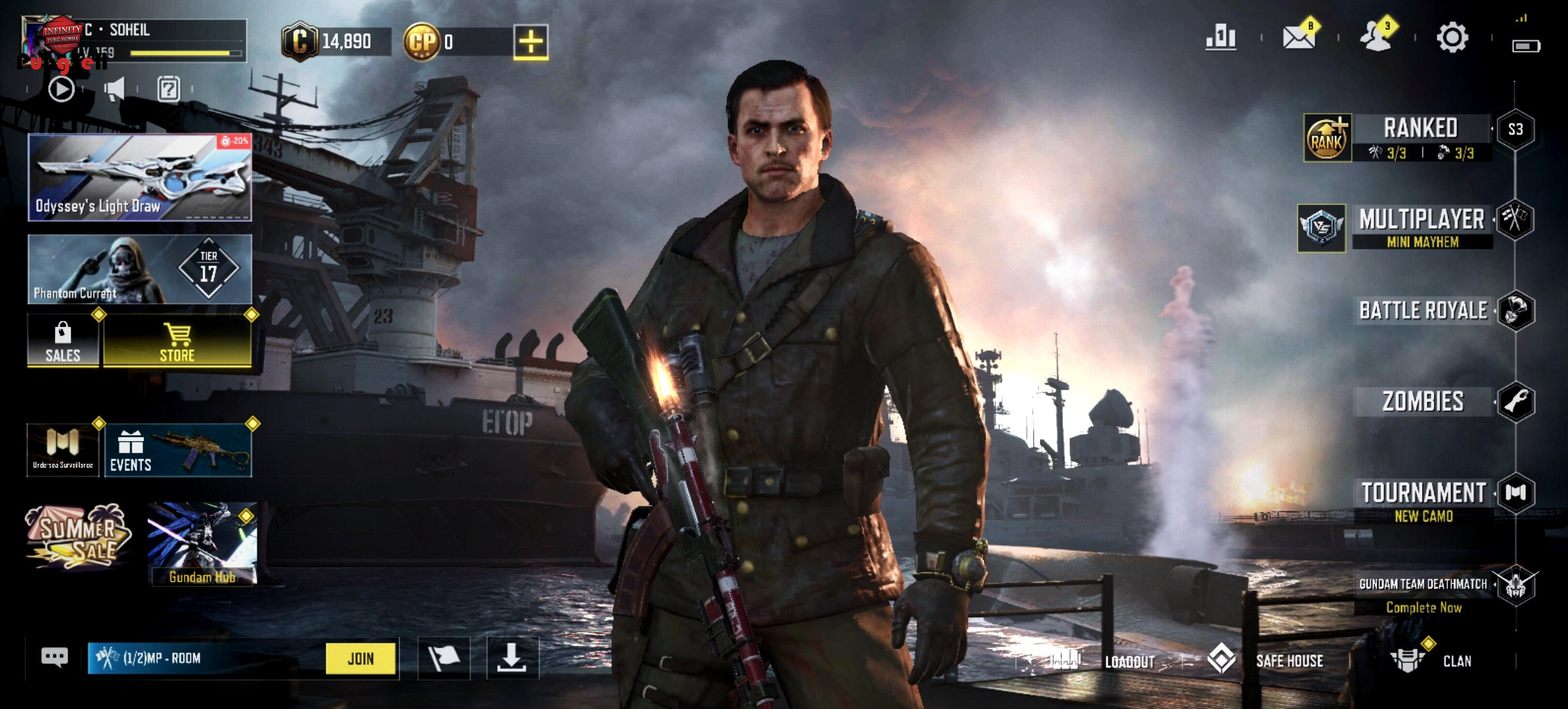Check the mail inbox envelope

pos(1299,37)
